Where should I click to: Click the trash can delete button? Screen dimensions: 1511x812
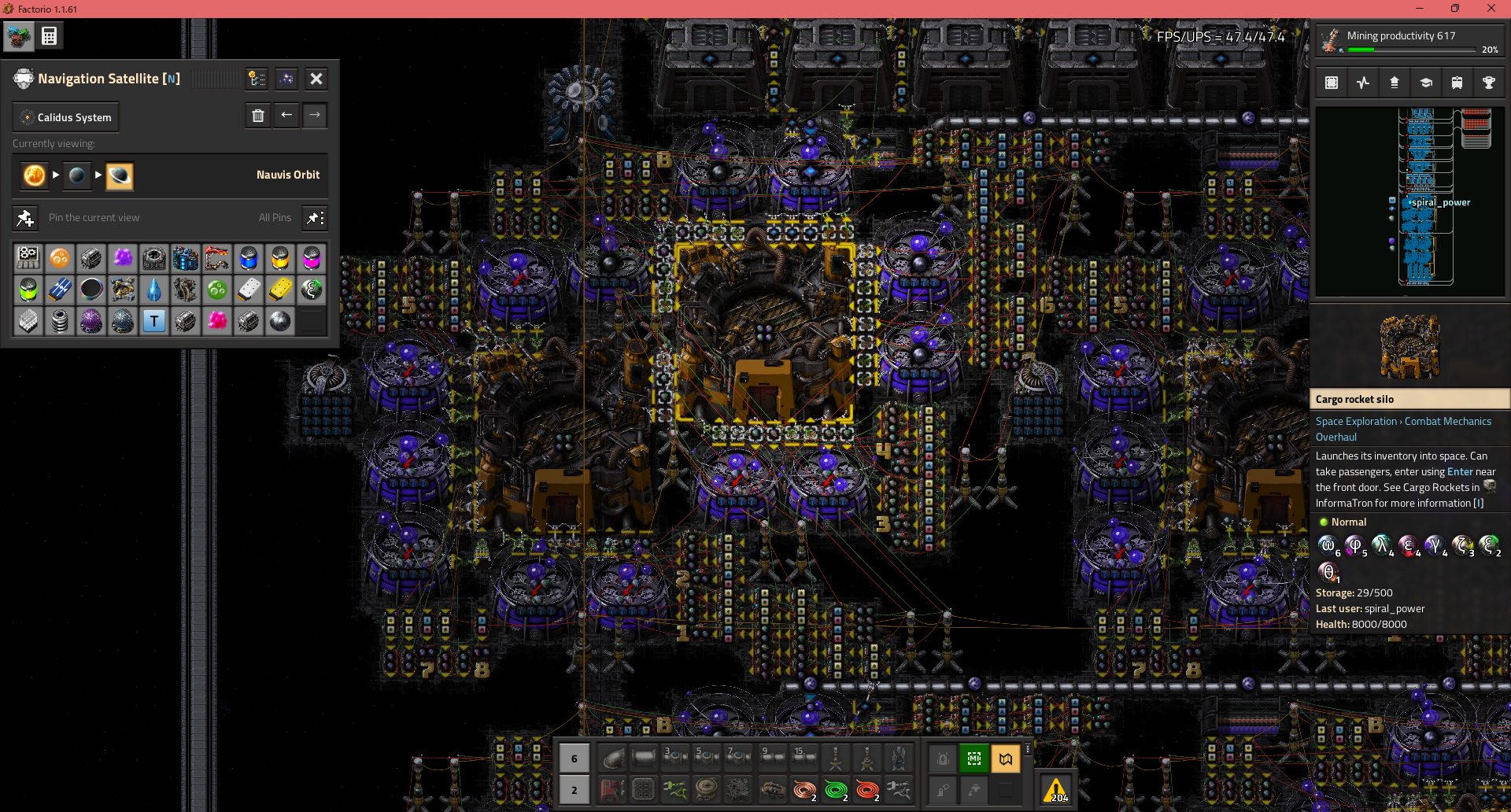tap(257, 116)
